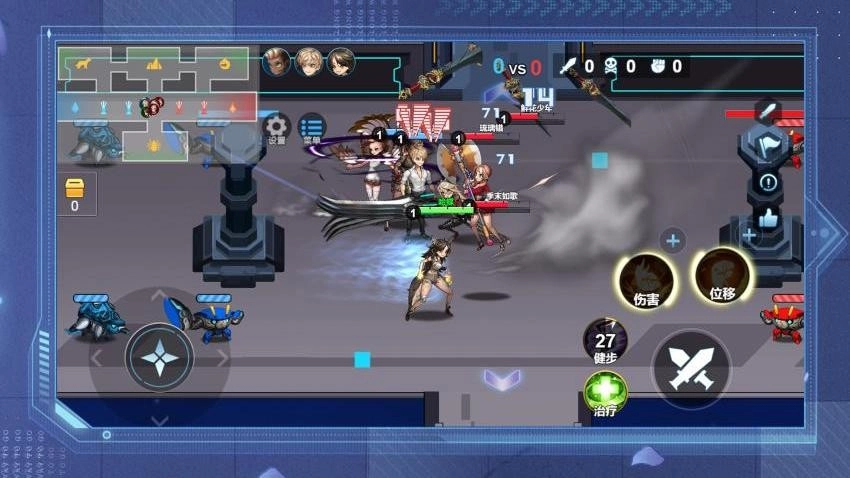Expand the downward chevron at bottom center
The height and width of the screenshot is (478, 850).
point(501,378)
